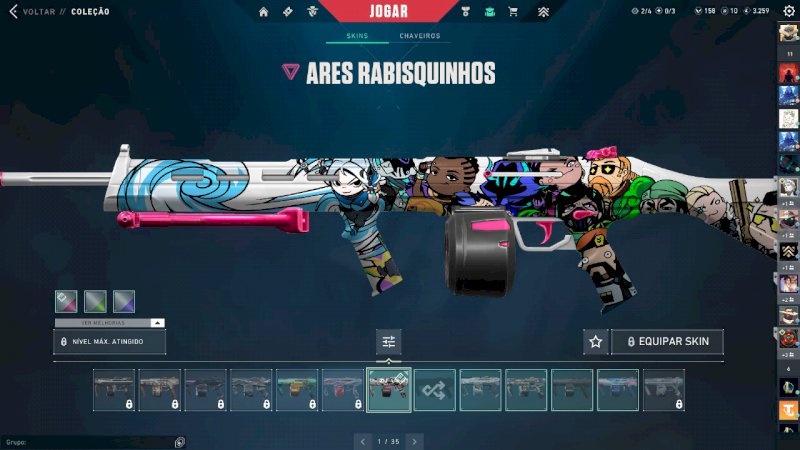Equip skin with Equipar Skin button

click(x=667, y=342)
